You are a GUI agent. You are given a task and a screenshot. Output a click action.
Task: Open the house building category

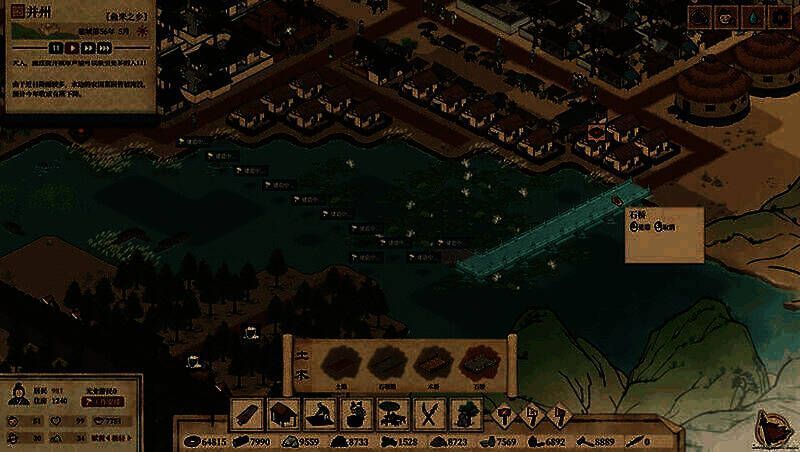coord(285,413)
